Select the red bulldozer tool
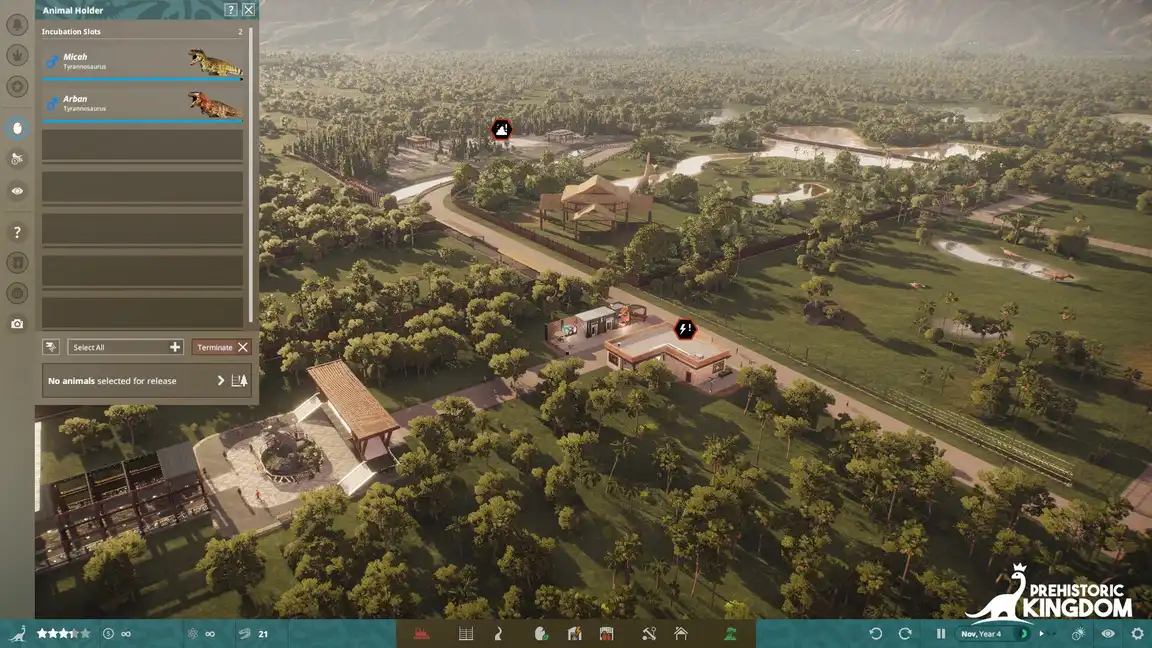Image resolution: width=1152 pixels, height=648 pixels. 422,633
